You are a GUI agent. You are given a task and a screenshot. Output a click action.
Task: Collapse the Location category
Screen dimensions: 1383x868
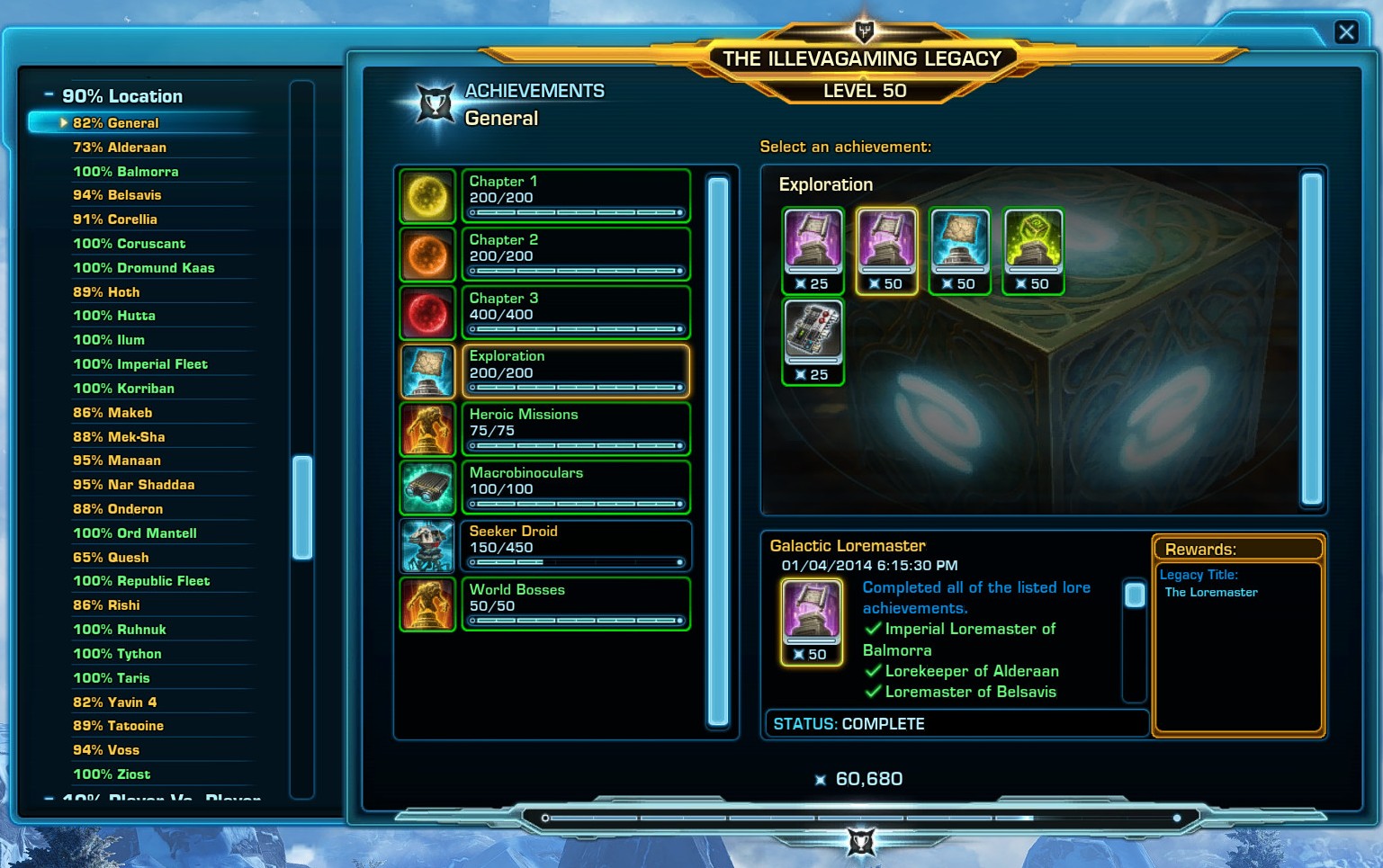coord(49,95)
